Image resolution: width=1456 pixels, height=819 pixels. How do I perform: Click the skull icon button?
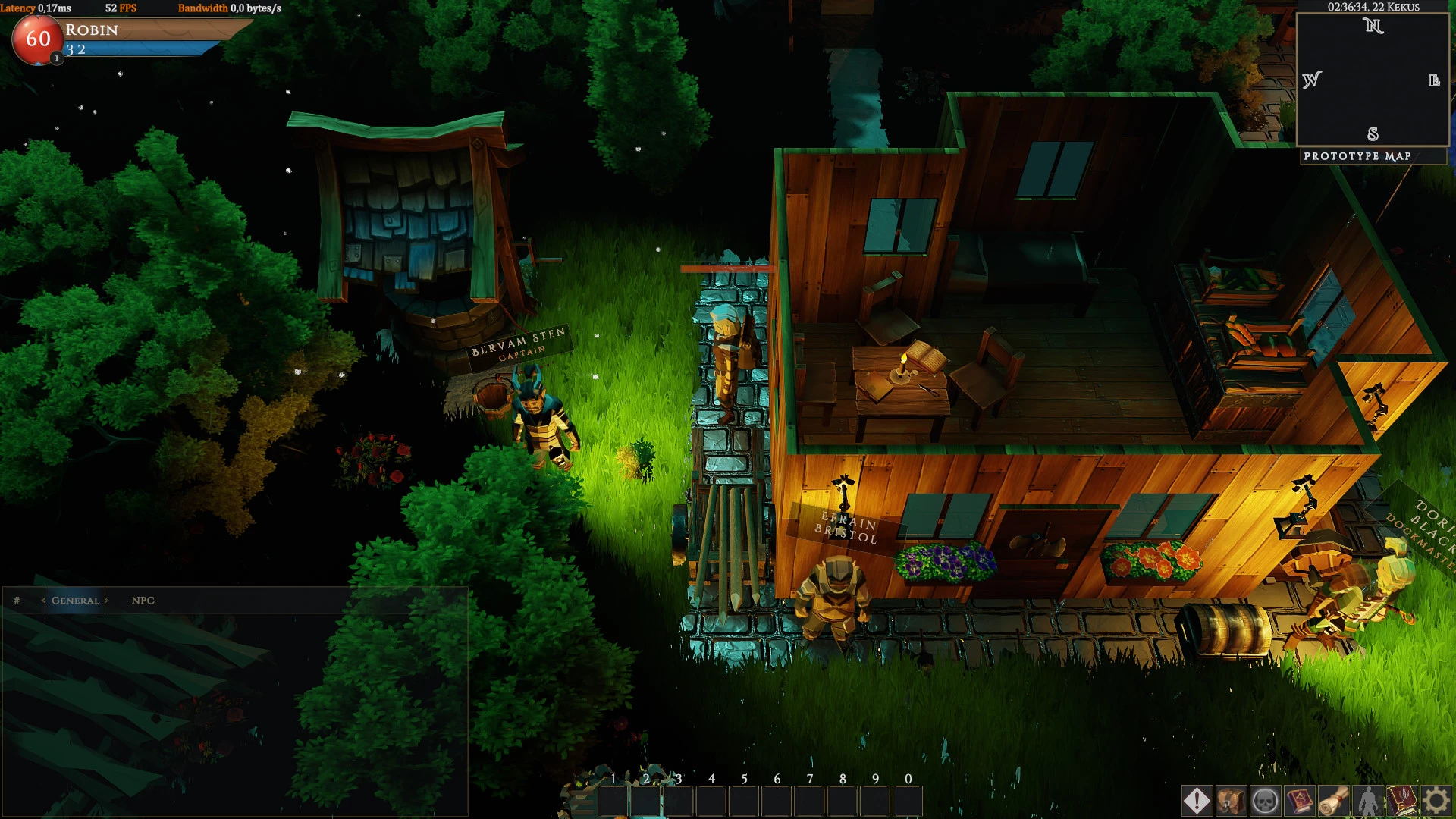(1265, 801)
